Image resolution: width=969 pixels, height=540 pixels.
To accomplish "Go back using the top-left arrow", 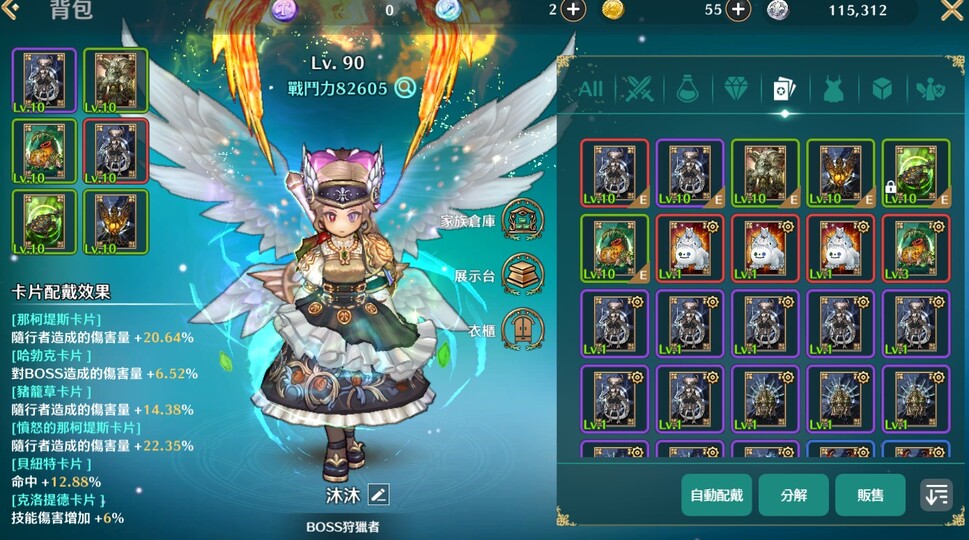I will coord(11,10).
